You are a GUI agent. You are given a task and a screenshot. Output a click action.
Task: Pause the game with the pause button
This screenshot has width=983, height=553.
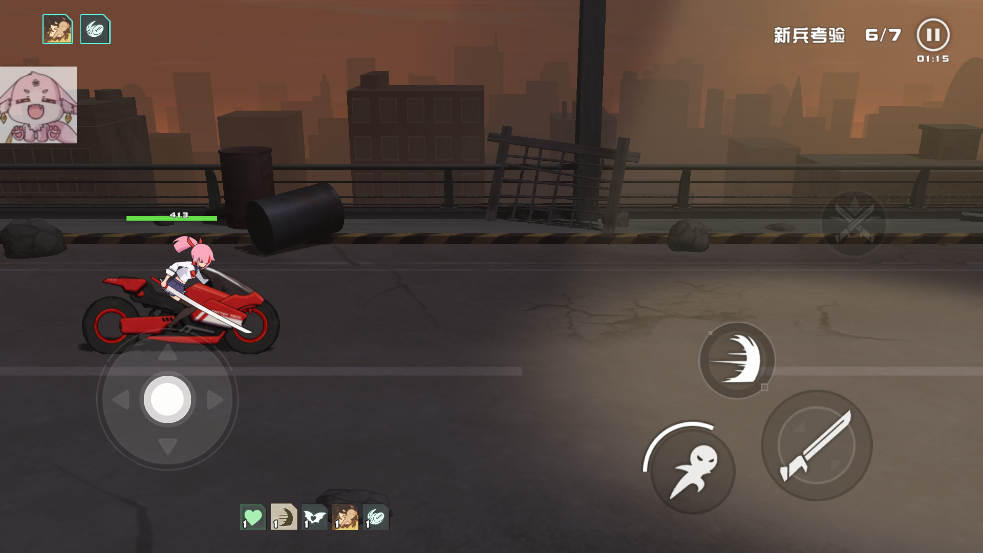tap(932, 35)
